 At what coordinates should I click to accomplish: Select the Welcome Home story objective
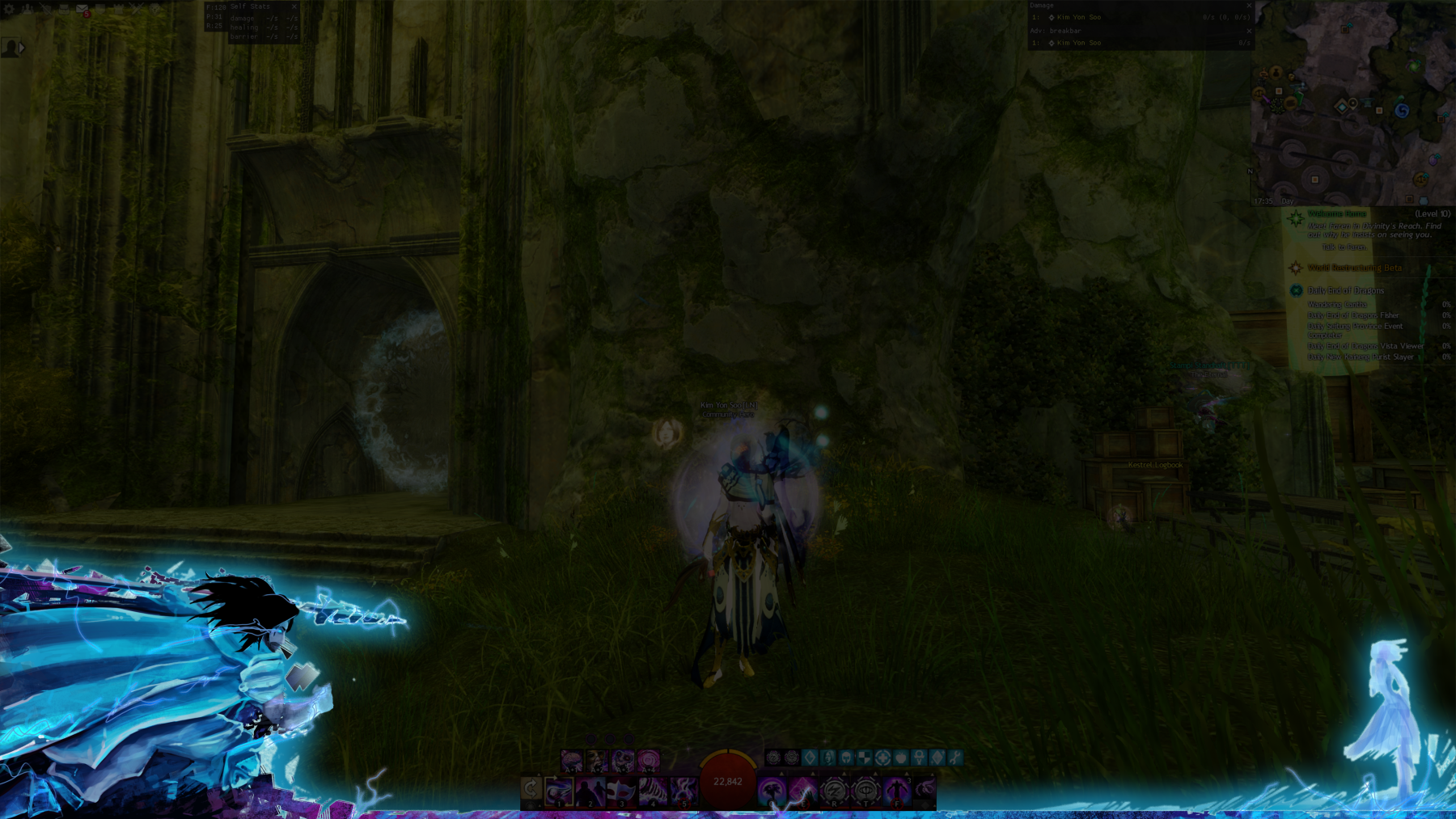point(1336,214)
